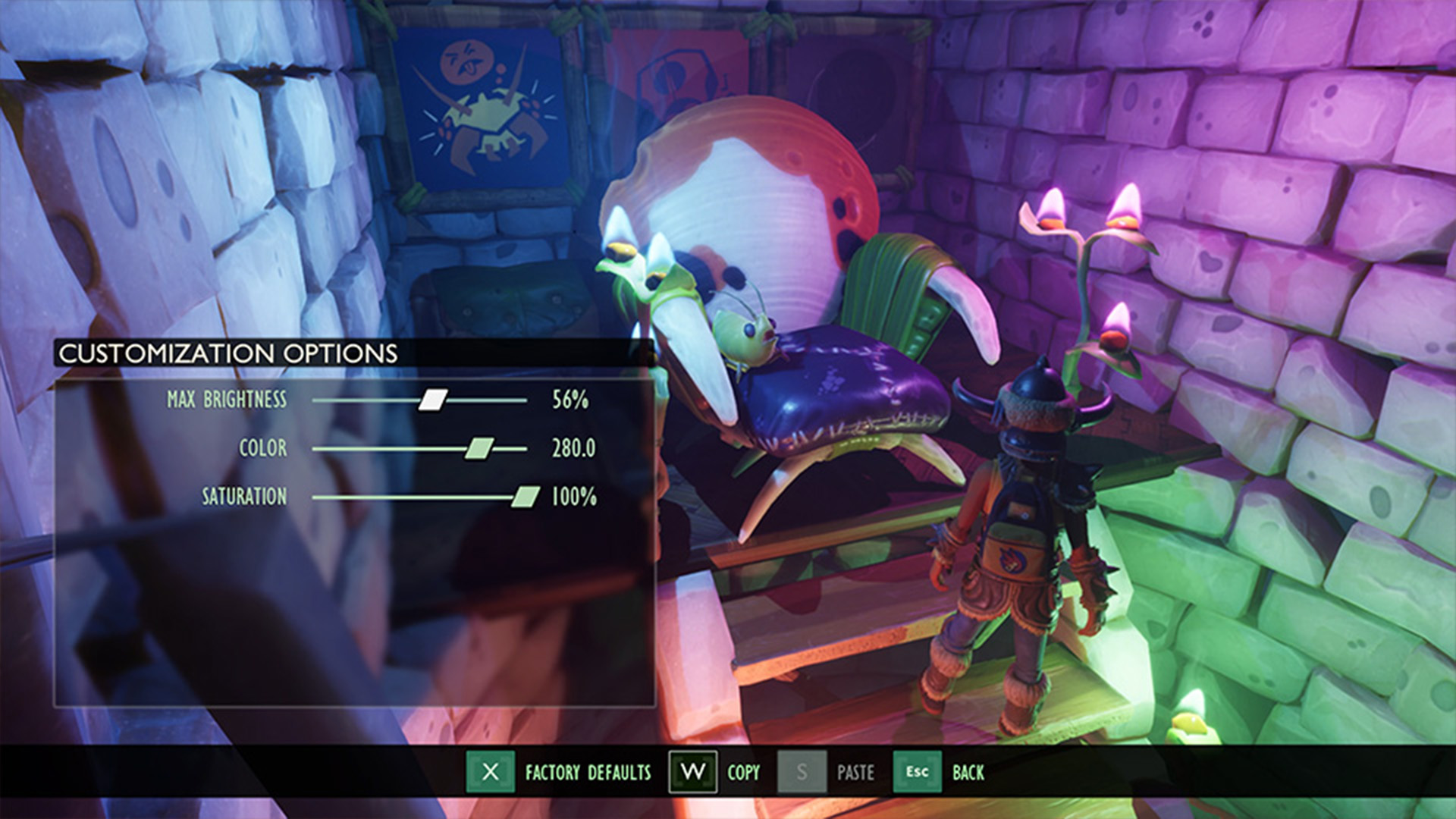Go Back from customization options
The image size is (1456, 819).
point(917,772)
